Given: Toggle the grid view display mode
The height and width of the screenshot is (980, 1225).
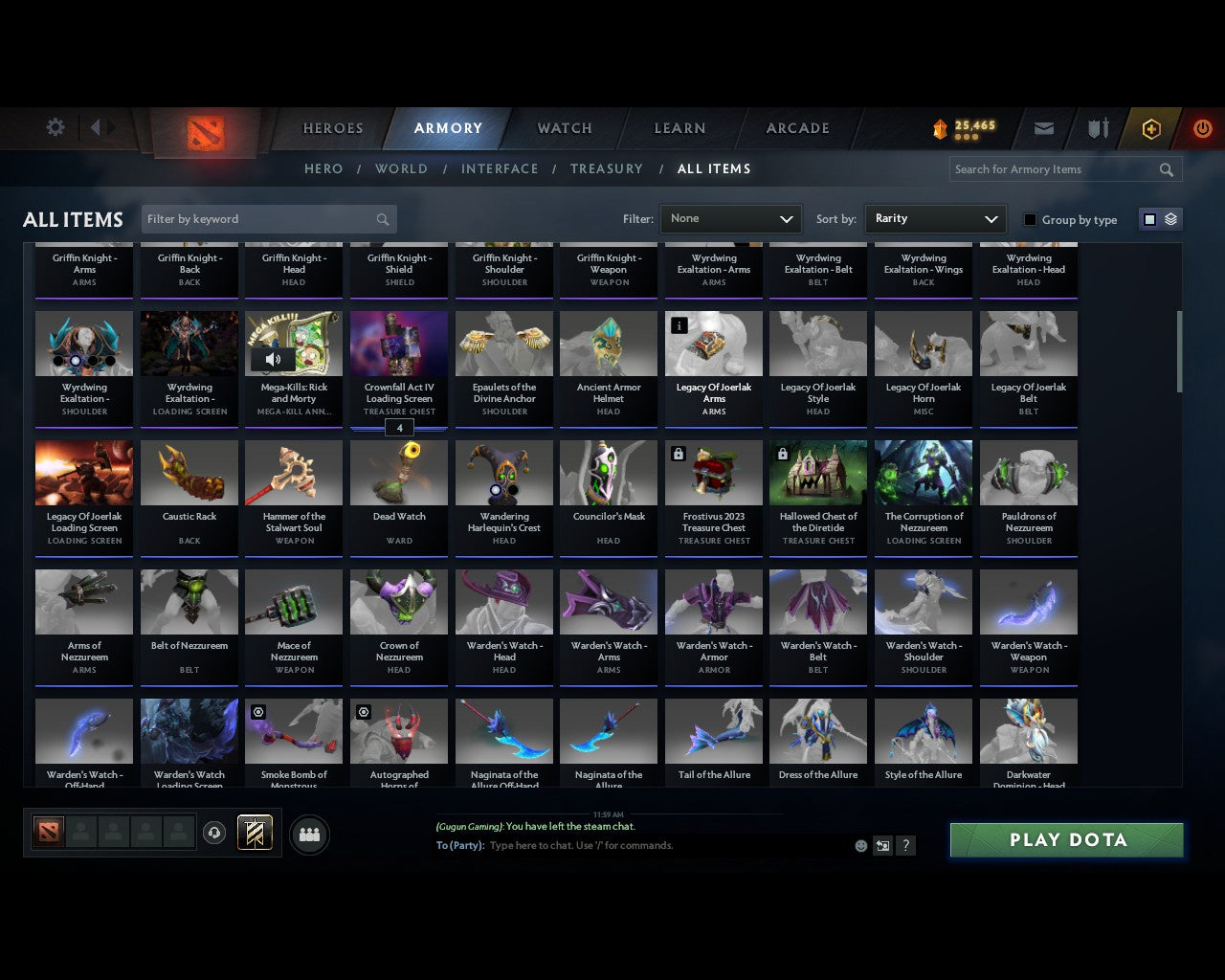Looking at the screenshot, I should (x=1149, y=218).
